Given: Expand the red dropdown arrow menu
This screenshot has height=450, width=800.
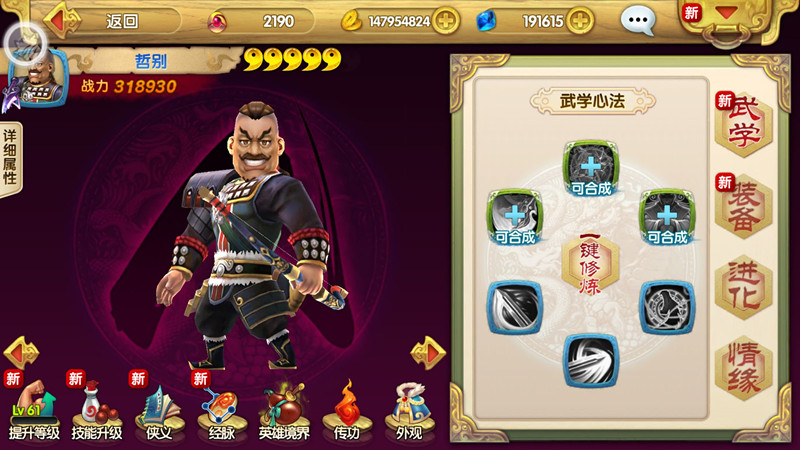Looking at the screenshot, I should [726, 14].
